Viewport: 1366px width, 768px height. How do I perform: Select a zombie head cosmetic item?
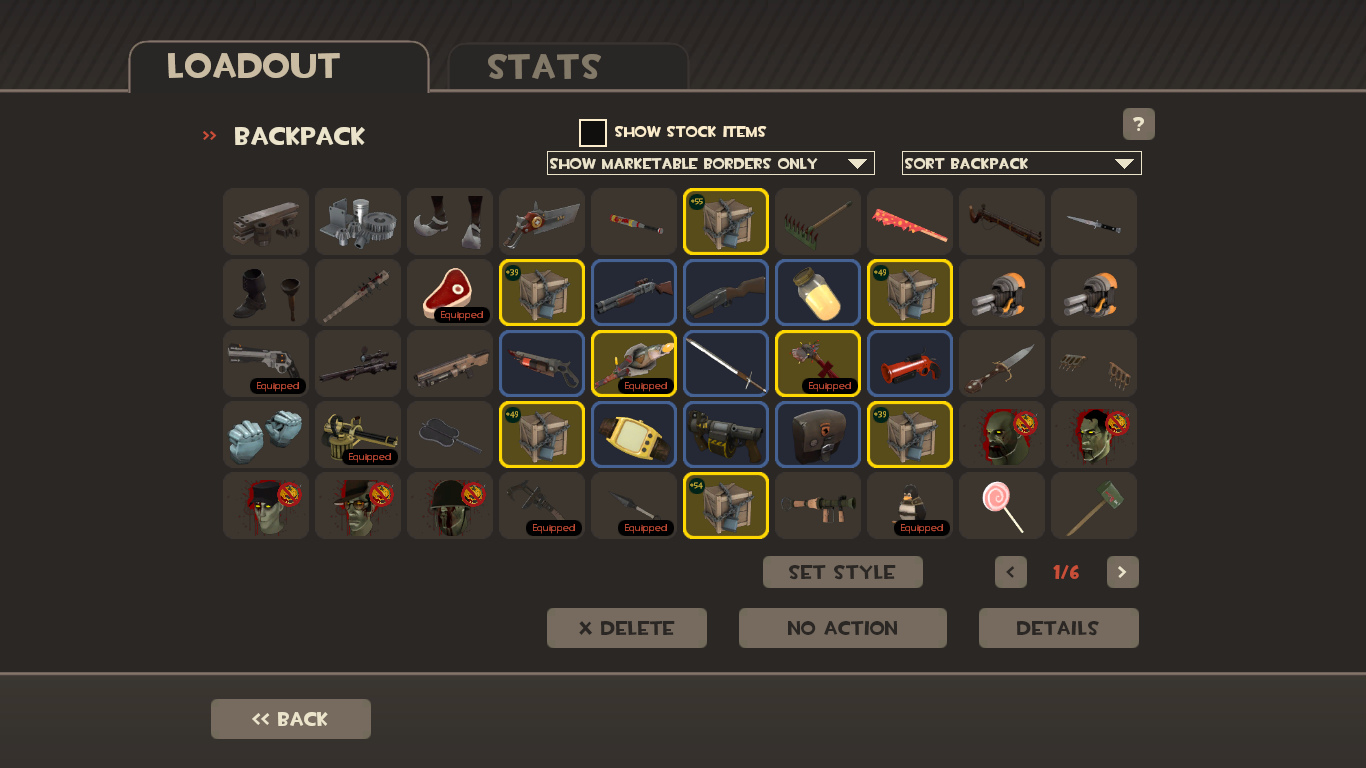[x=1001, y=434]
